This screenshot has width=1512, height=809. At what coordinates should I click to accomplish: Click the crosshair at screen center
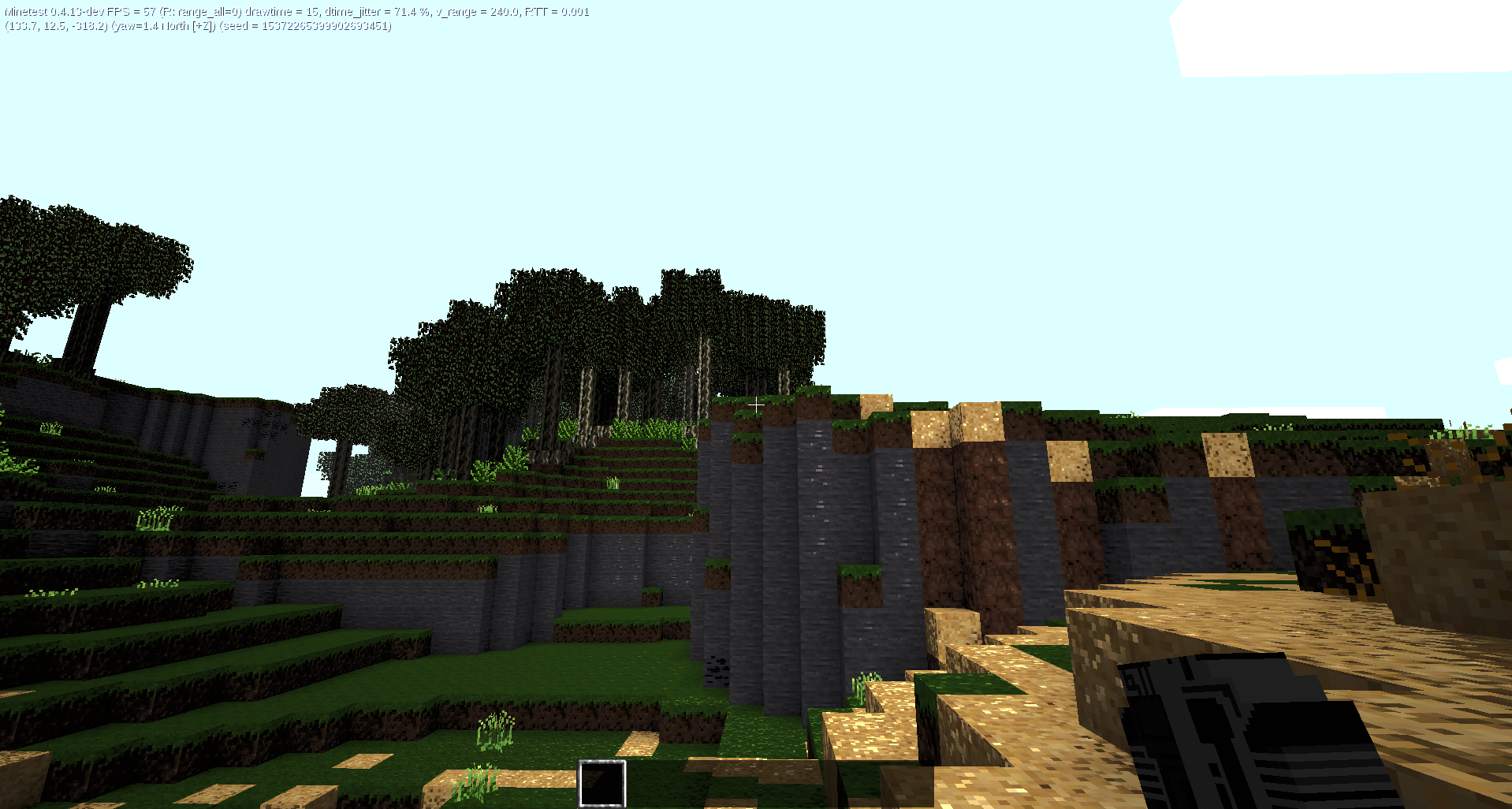pyautogui.click(x=756, y=404)
